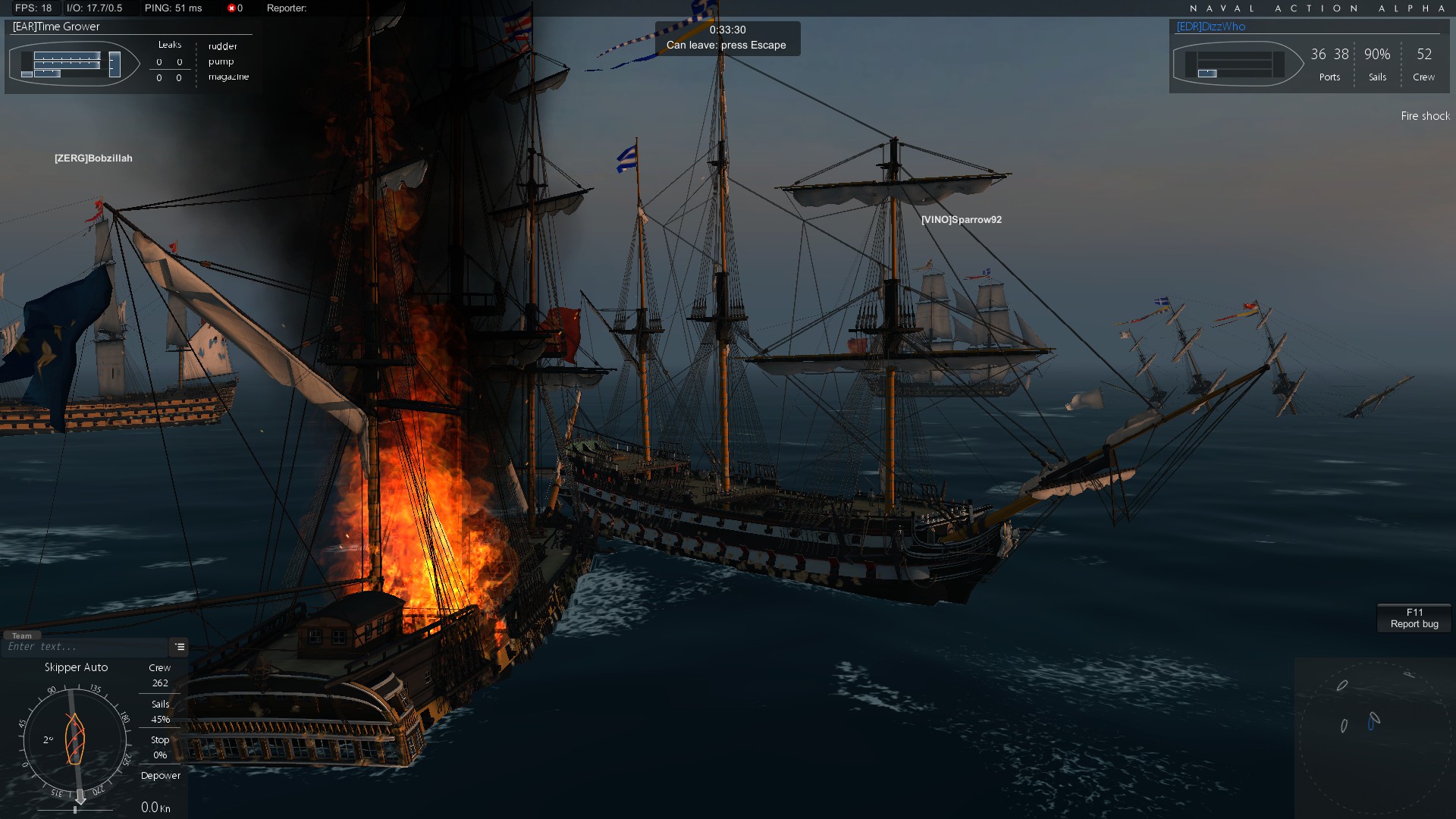1456x819 pixels.
Task: Enable Depower on the sails panel
Action: (160, 776)
